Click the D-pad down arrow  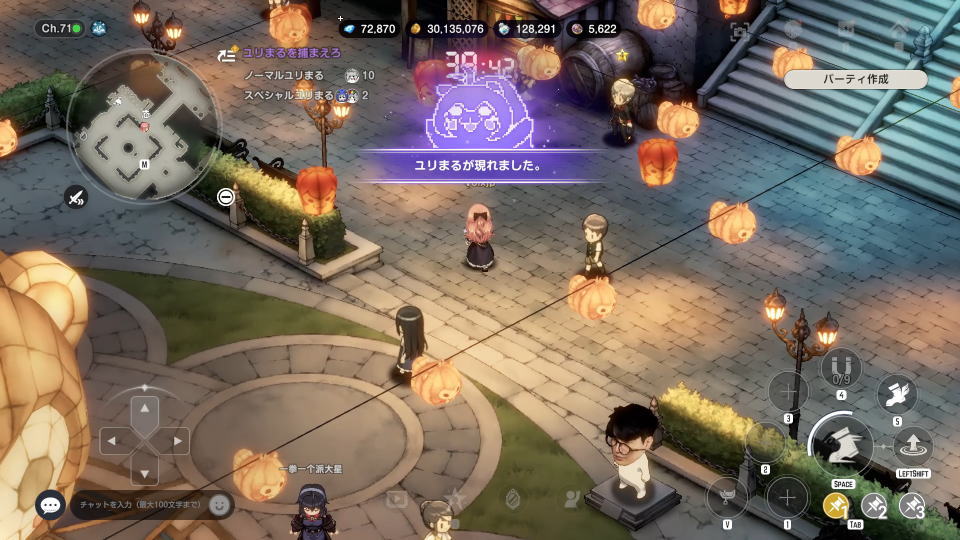coord(146,473)
